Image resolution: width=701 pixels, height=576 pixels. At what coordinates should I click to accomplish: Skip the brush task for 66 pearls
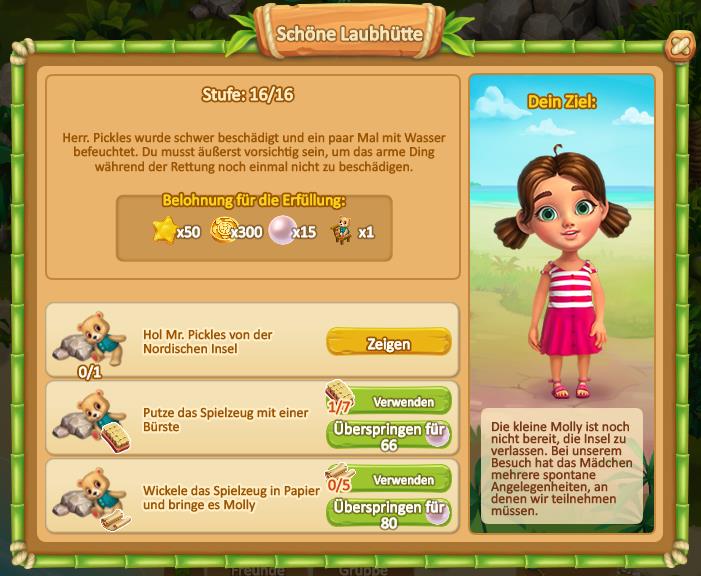click(x=388, y=434)
